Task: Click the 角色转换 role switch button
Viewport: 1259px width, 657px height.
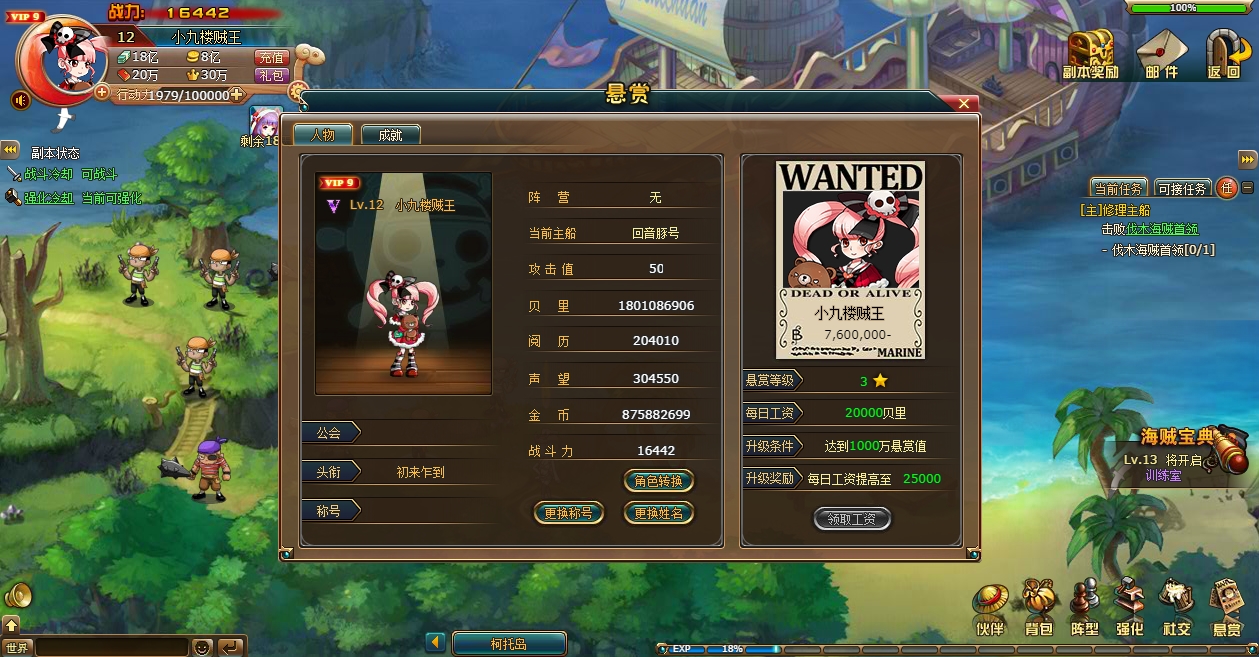Action: click(658, 481)
